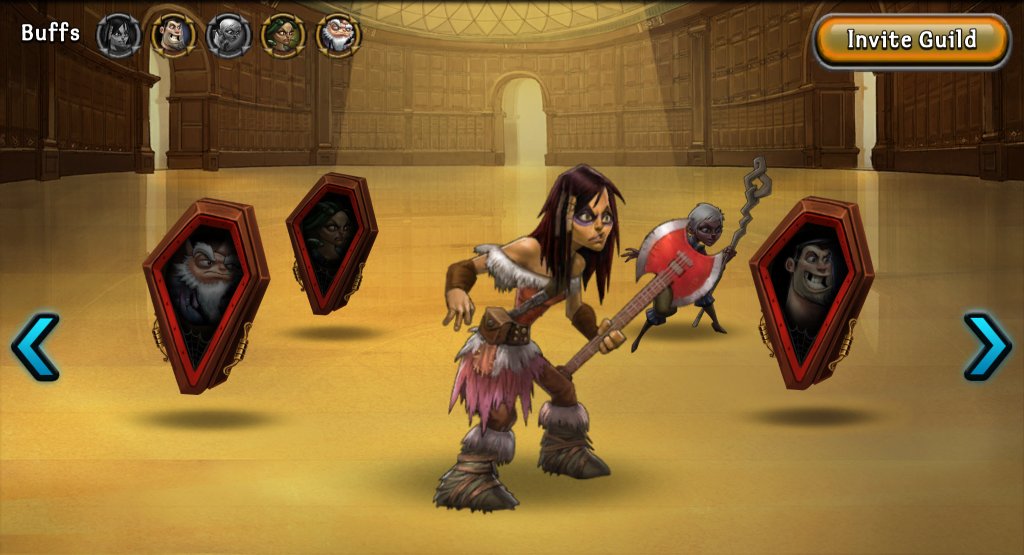
Task: Select the green-haired woman buff icon
Action: tap(283, 35)
